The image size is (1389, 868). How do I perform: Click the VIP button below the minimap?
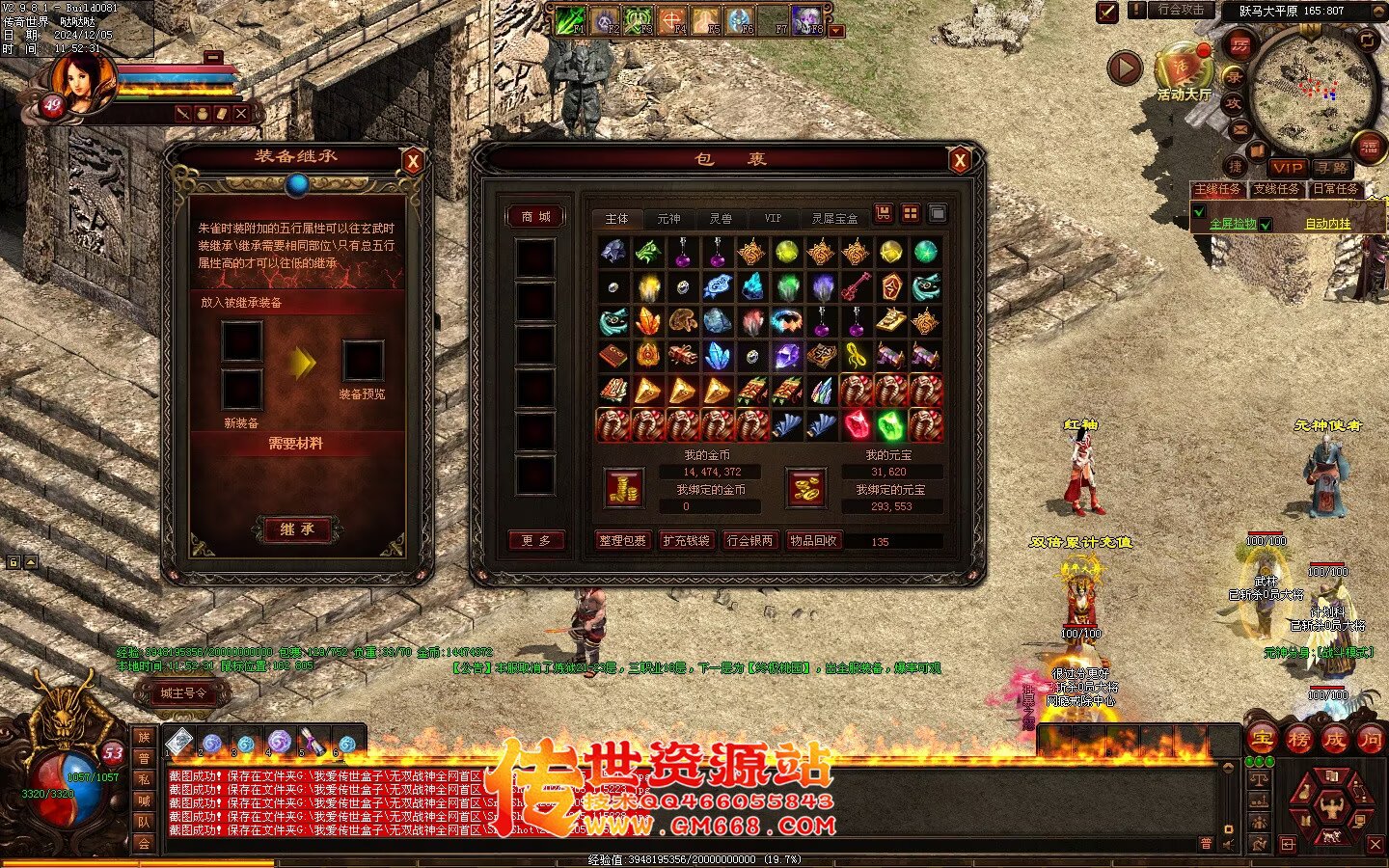click(x=1287, y=168)
